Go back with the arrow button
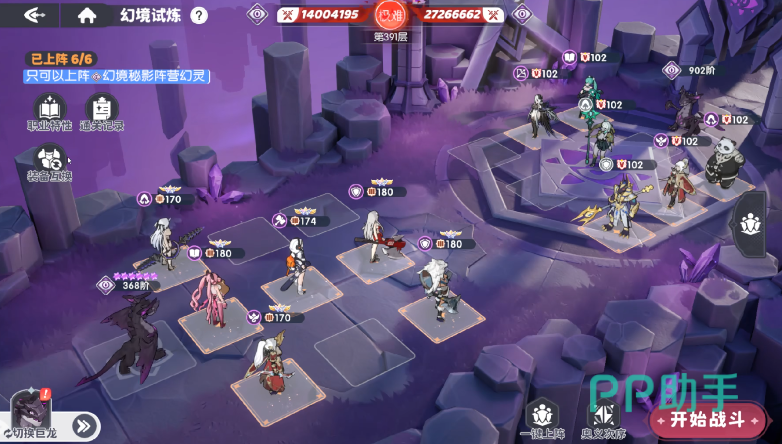The height and width of the screenshot is (444, 782). [x=35, y=15]
